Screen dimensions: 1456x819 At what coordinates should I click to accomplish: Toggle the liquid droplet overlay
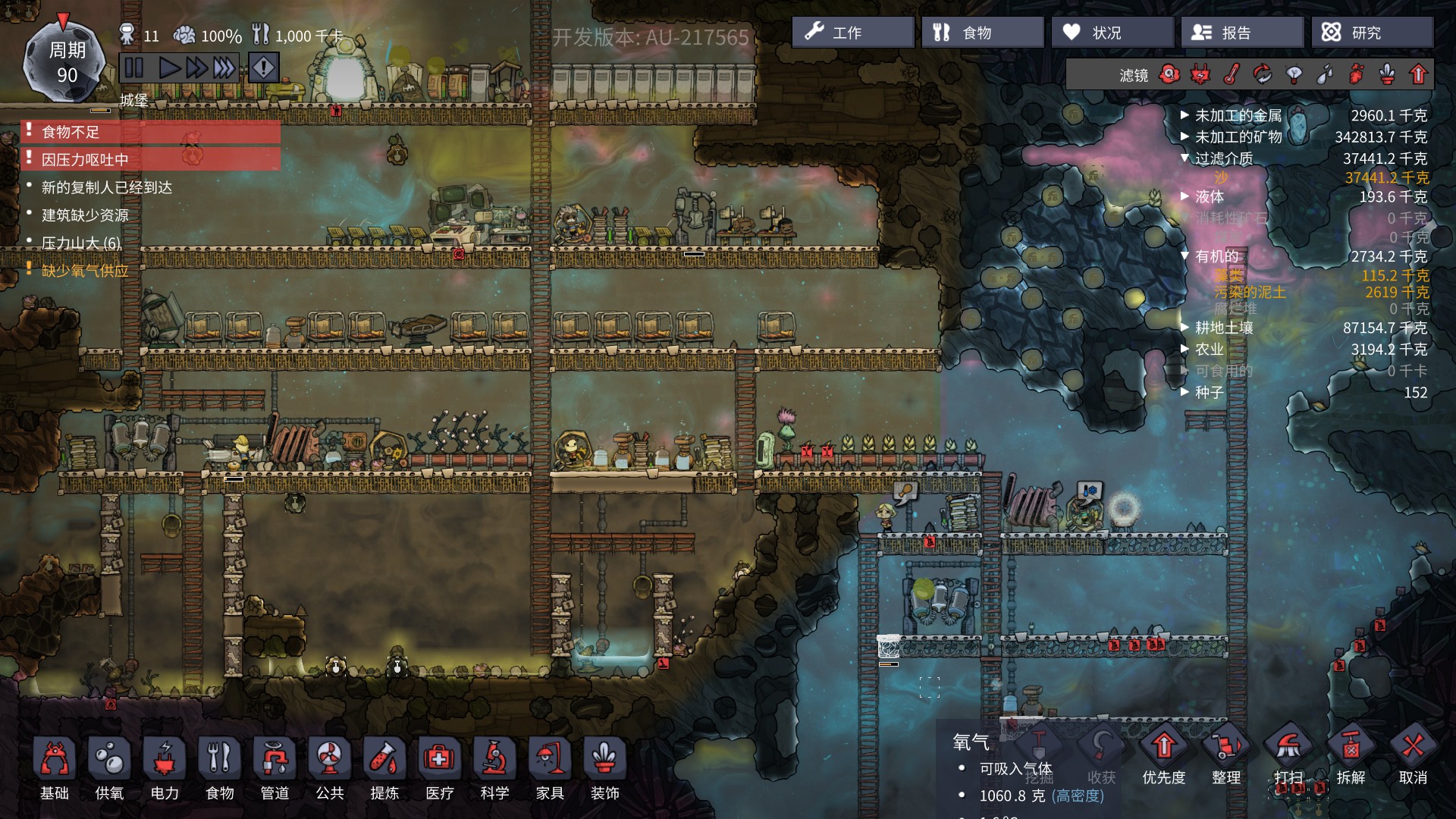pos(1325,74)
